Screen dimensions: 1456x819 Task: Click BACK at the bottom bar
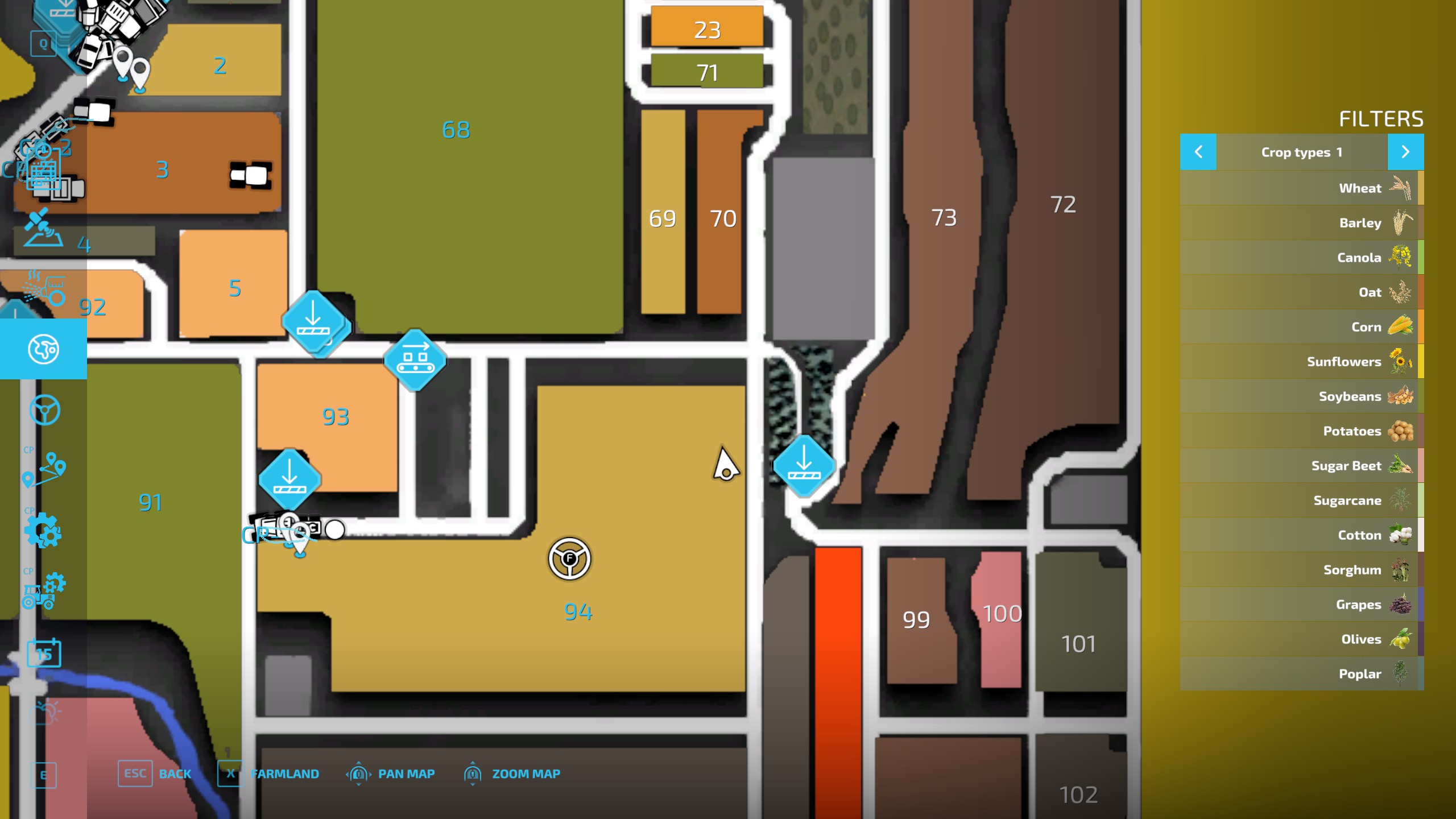(x=175, y=773)
